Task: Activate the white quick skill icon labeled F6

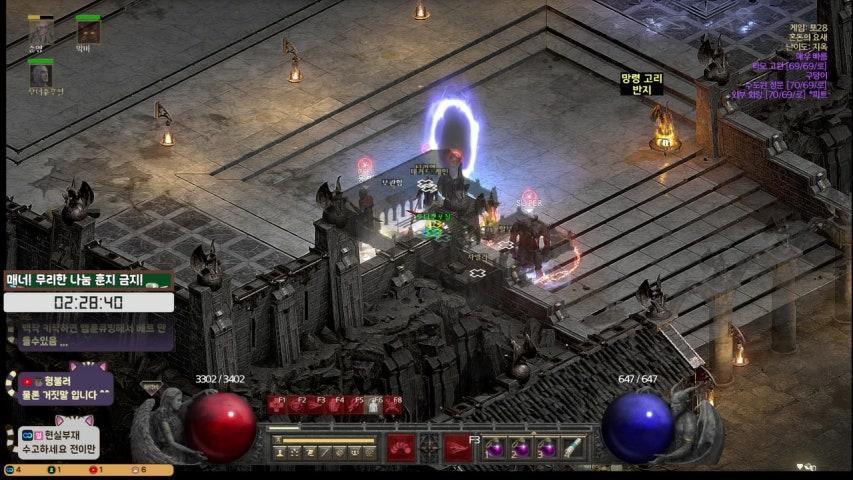Action: coord(374,405)
